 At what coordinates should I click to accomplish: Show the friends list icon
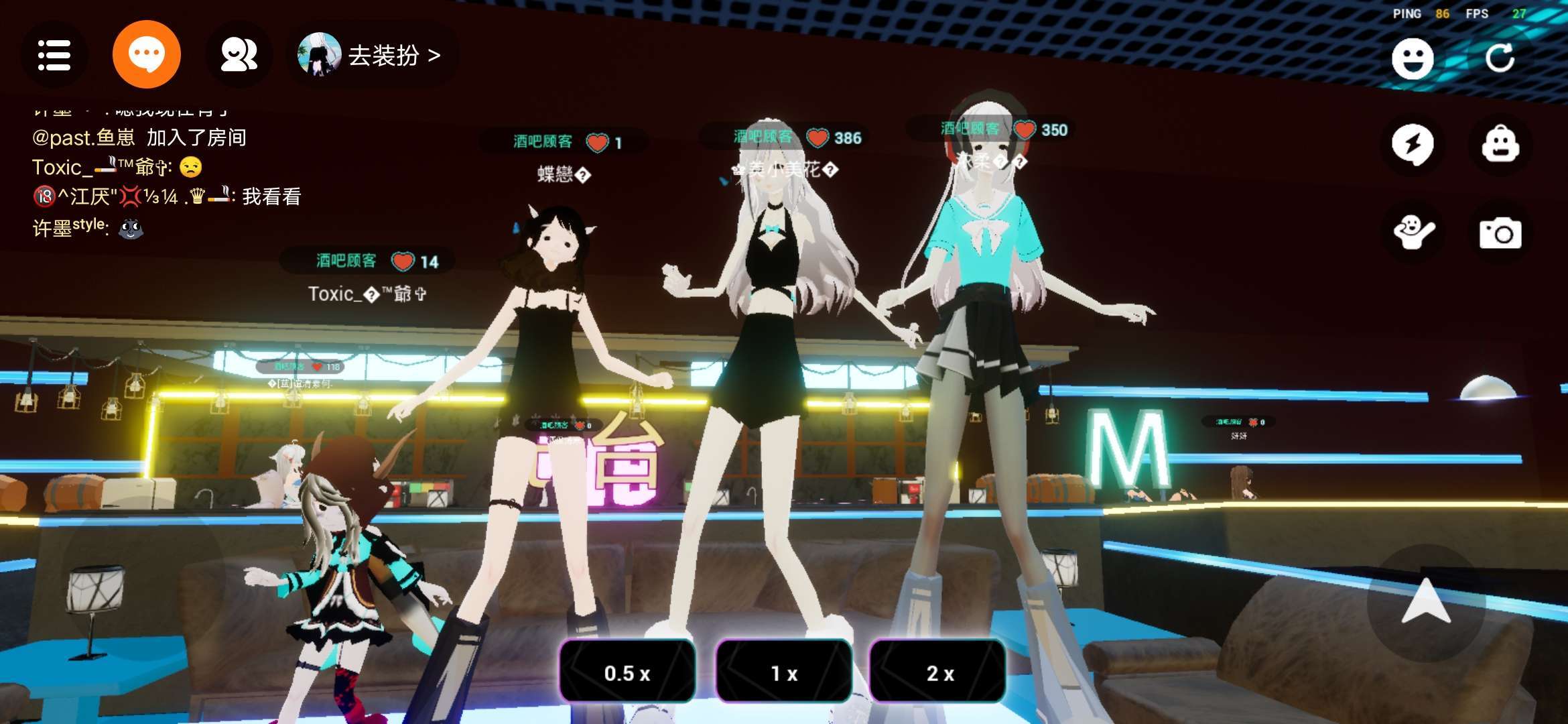pos(239,55)
